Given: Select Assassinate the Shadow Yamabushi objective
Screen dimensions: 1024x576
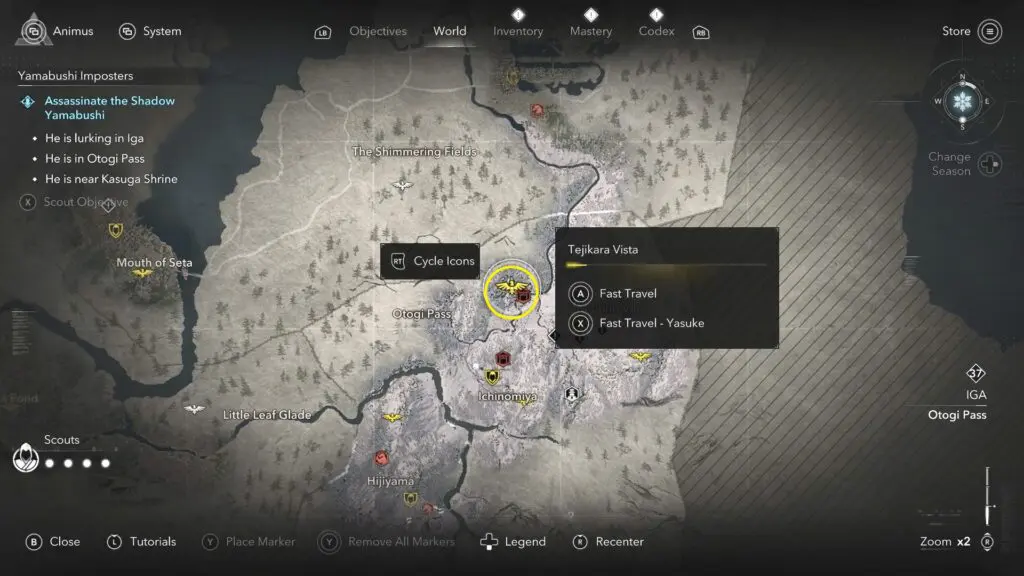Looking at the screenshot, I should pyautogui.click(x=109, y=108).
